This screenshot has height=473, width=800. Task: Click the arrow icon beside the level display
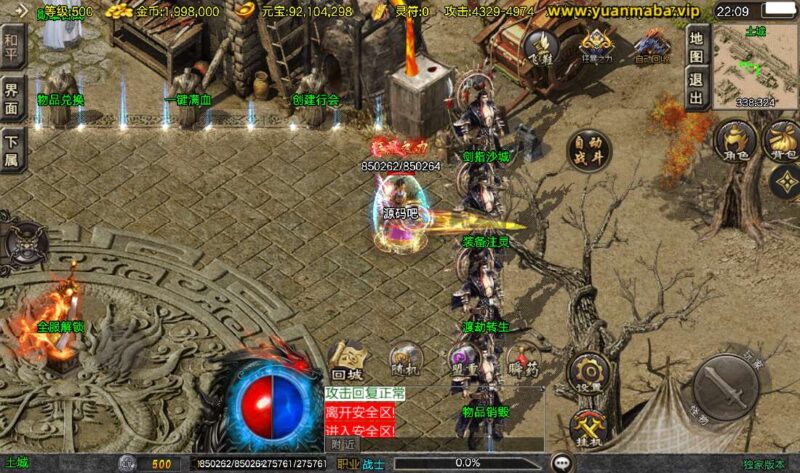[21, 10]
